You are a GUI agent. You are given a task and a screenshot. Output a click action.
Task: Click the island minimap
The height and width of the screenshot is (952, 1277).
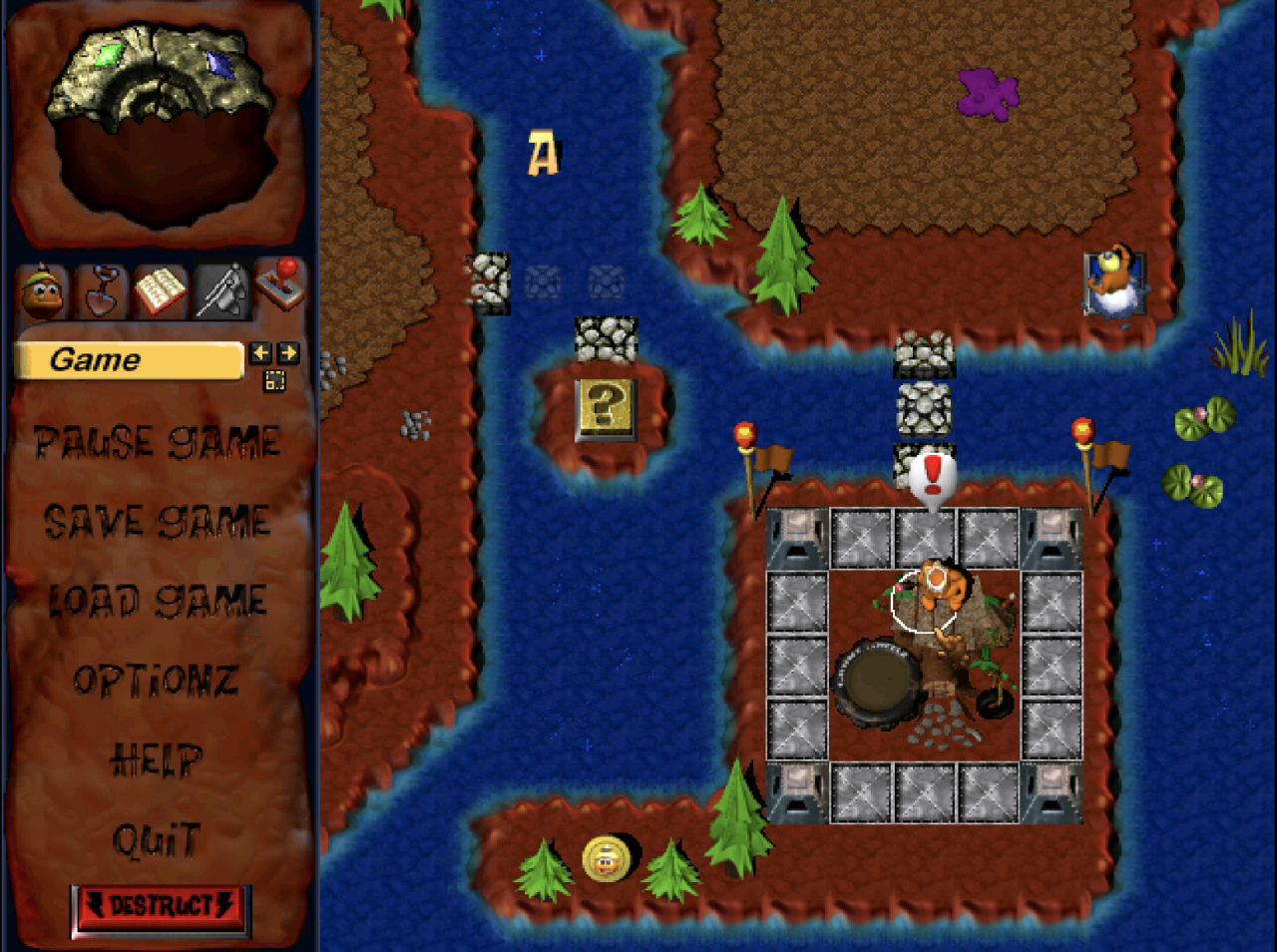160,120
